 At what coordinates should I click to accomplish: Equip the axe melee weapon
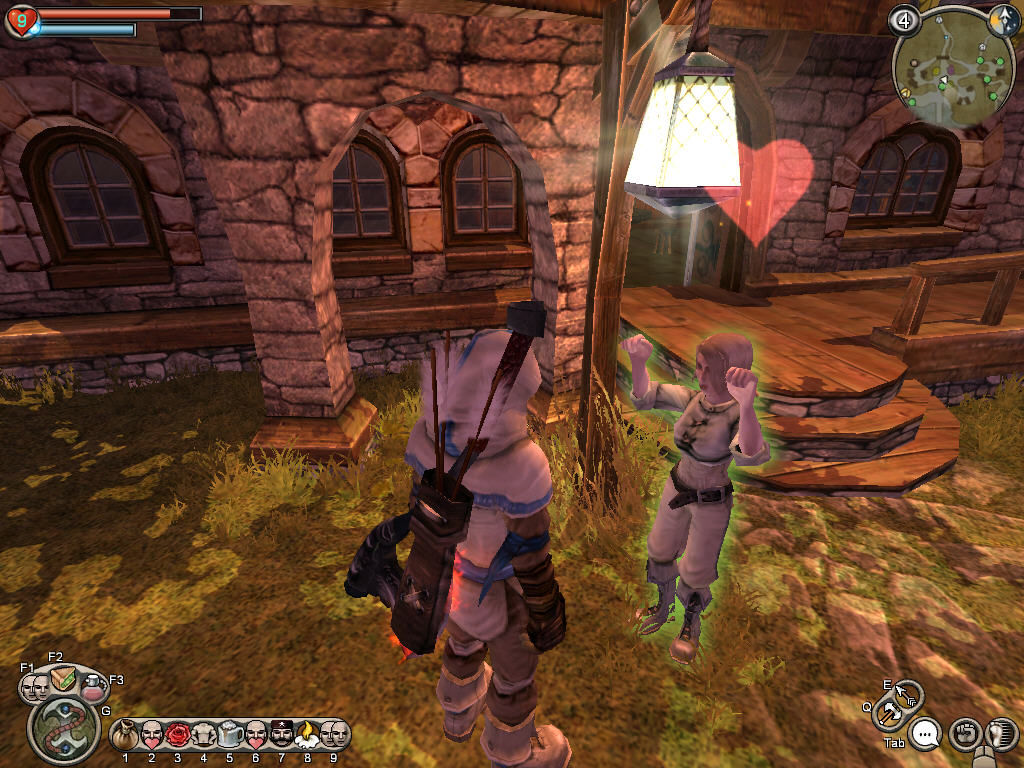point(887,714)
